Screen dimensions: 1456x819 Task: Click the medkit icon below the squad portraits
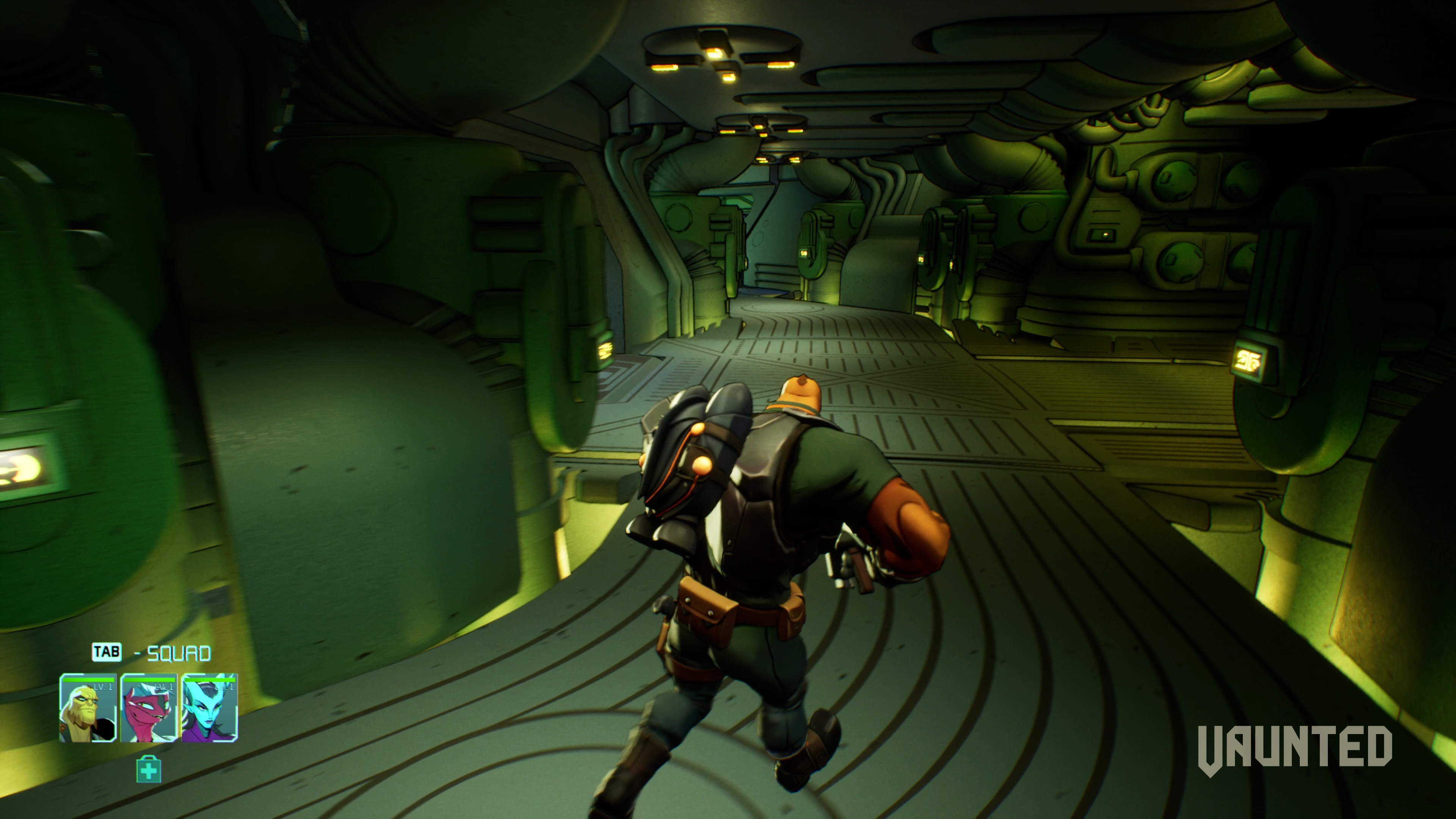[x=149, y=770]
